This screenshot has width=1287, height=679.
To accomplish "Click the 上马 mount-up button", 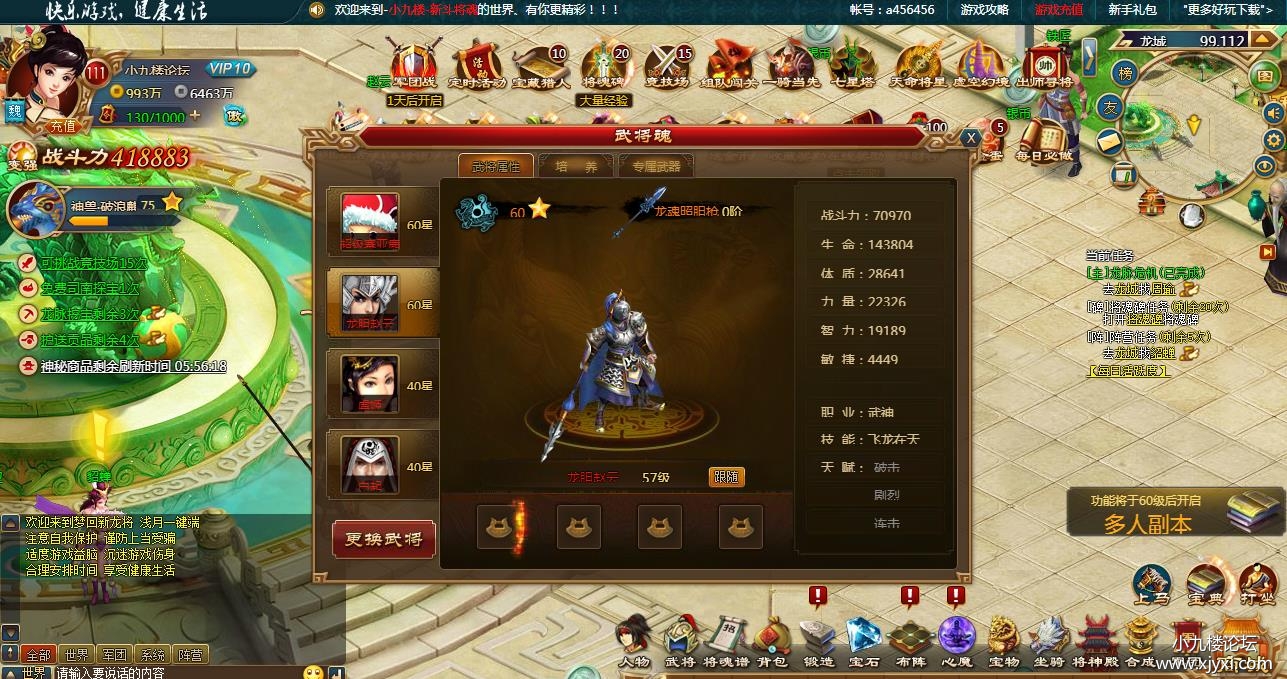I will 1152,584.
